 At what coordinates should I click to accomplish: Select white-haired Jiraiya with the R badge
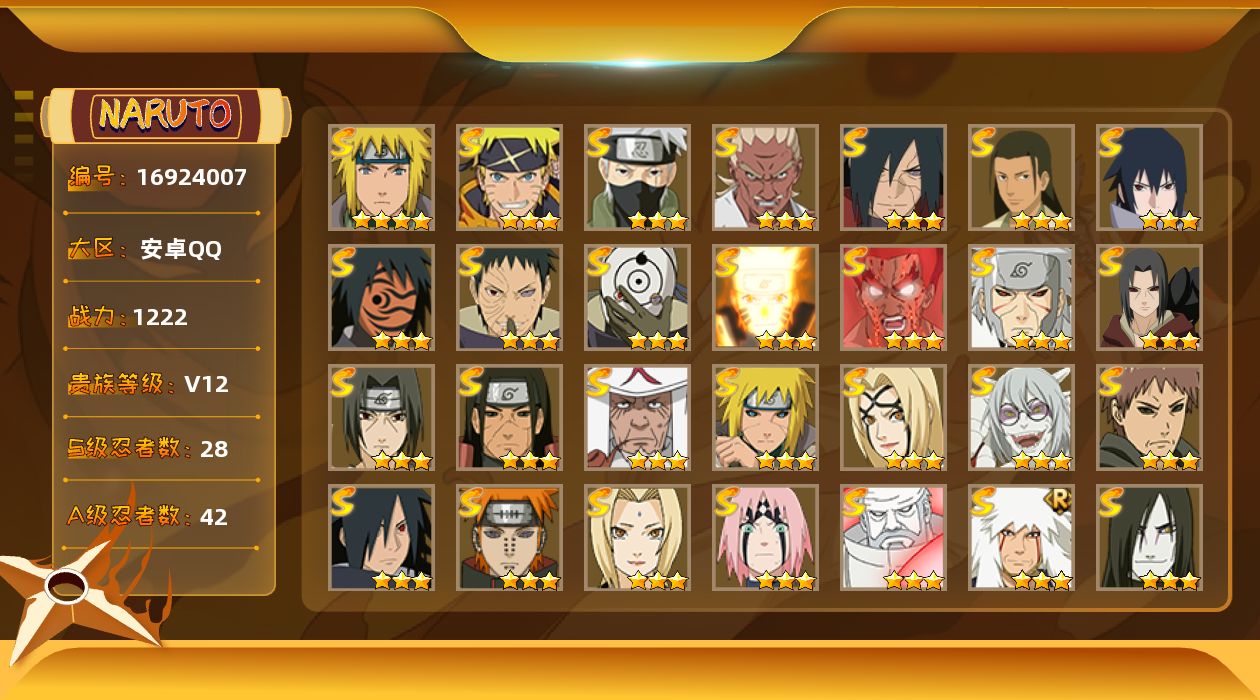coord(1021,538)
